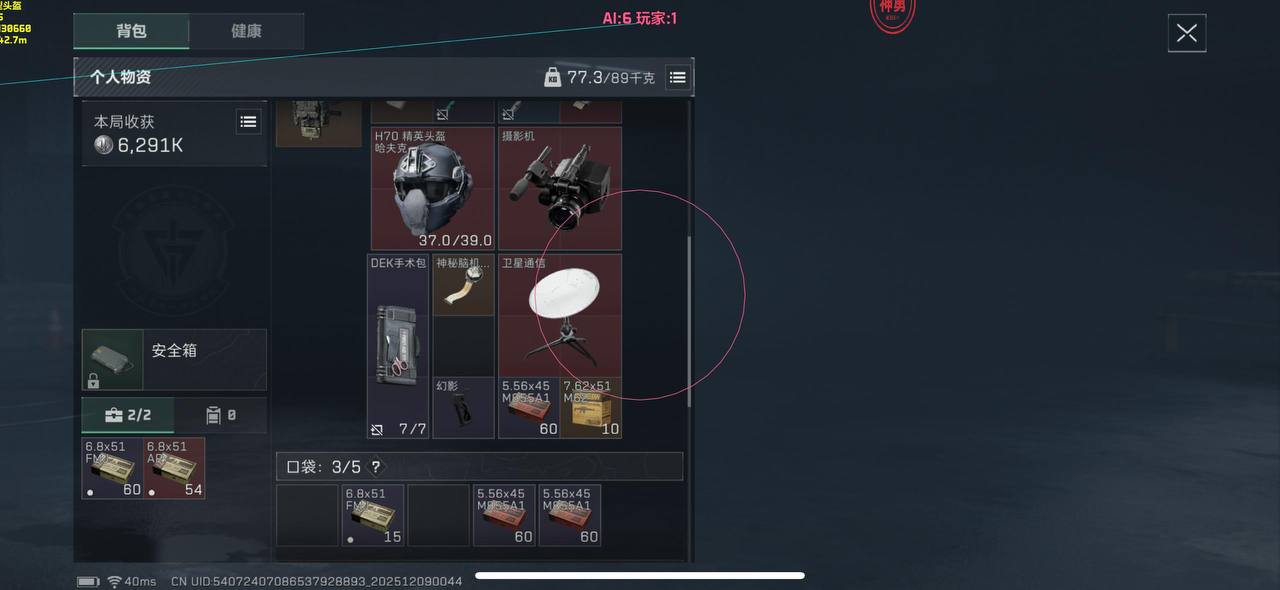The image size is (1280, 590).
Task: Select the 卫星通信 satellite dish item
Action: point(559,315)
